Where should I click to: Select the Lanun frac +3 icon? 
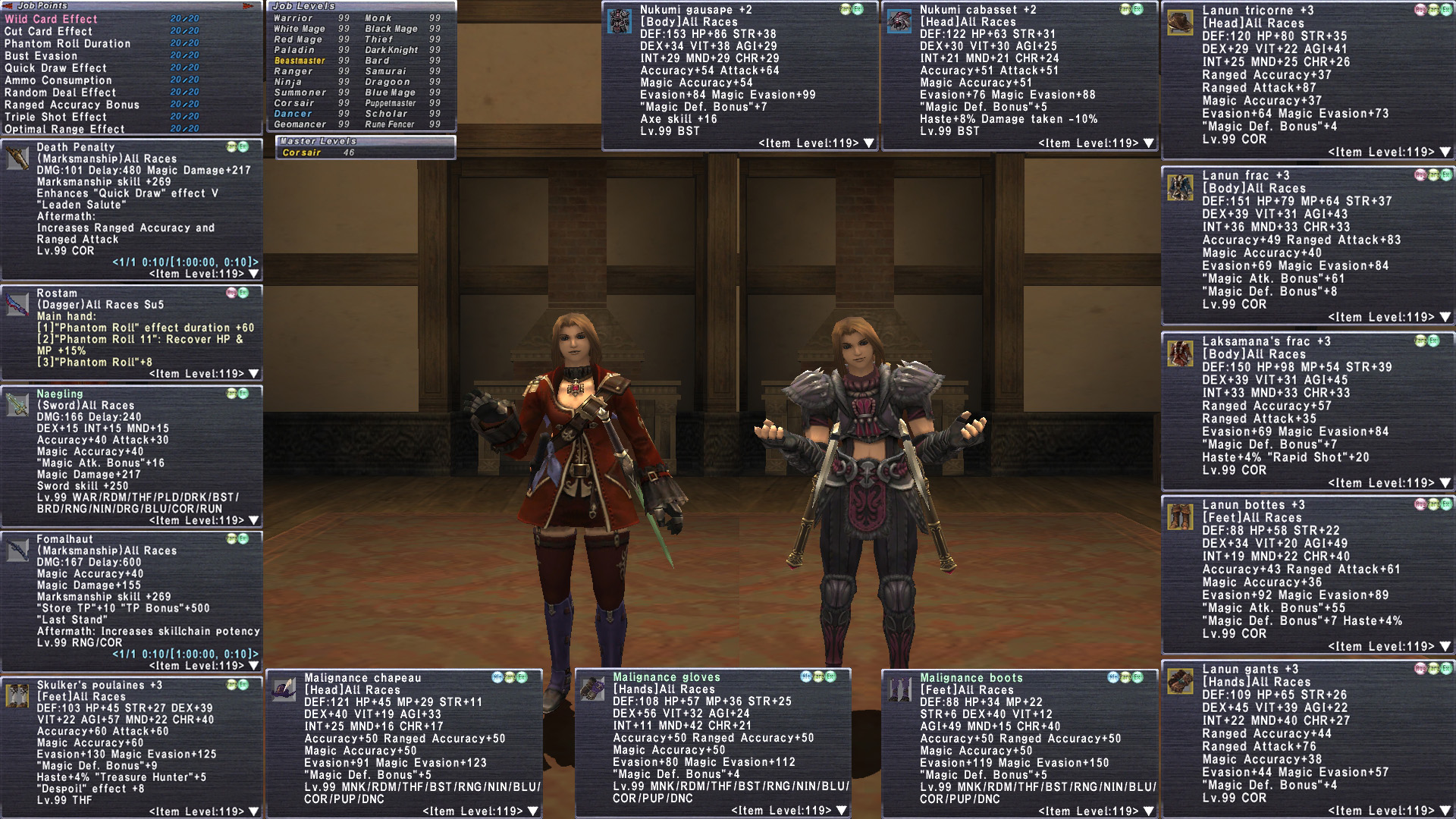pyautogui.click(x=1180, y=187)
